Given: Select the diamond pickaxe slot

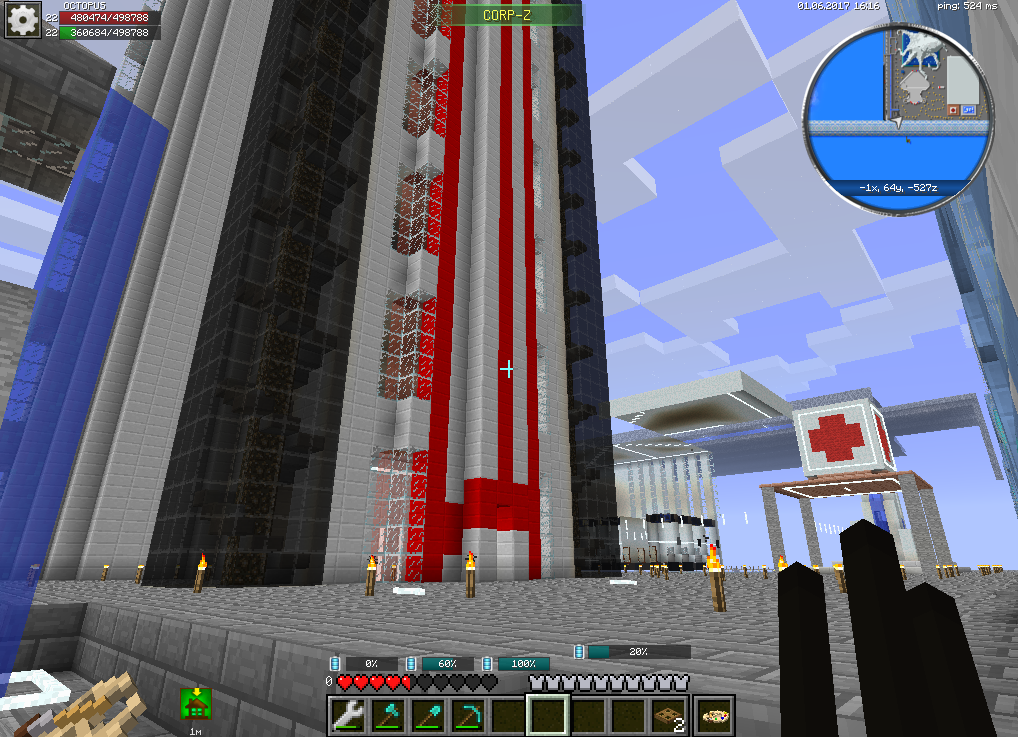Looking at the screenshot, I should point(468,715).
